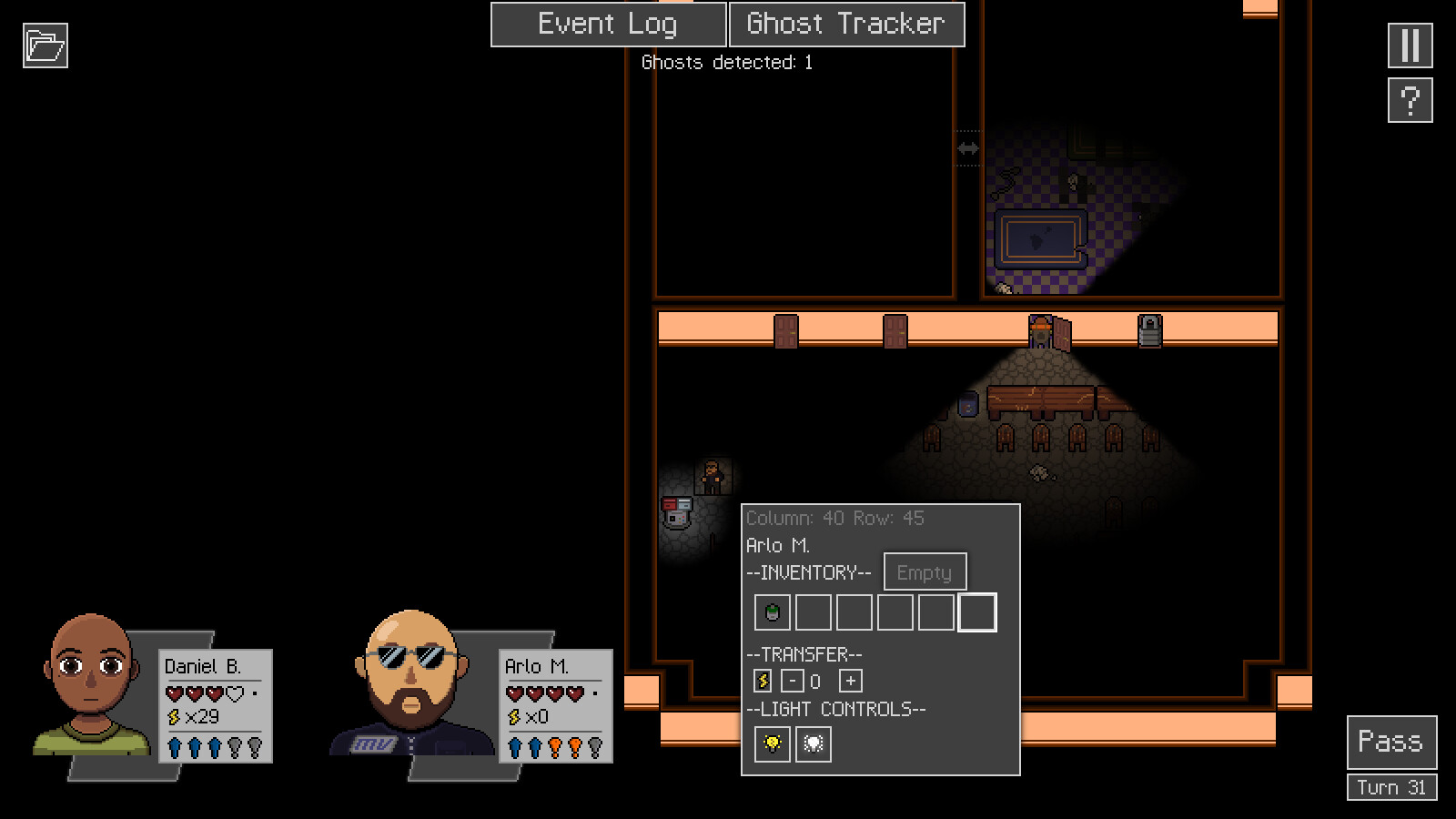This screenshot has width=1456, height=819.
Task: Turn lights on with yellow bulb icon
Action: pyautogui.click(x=770, y=743)
